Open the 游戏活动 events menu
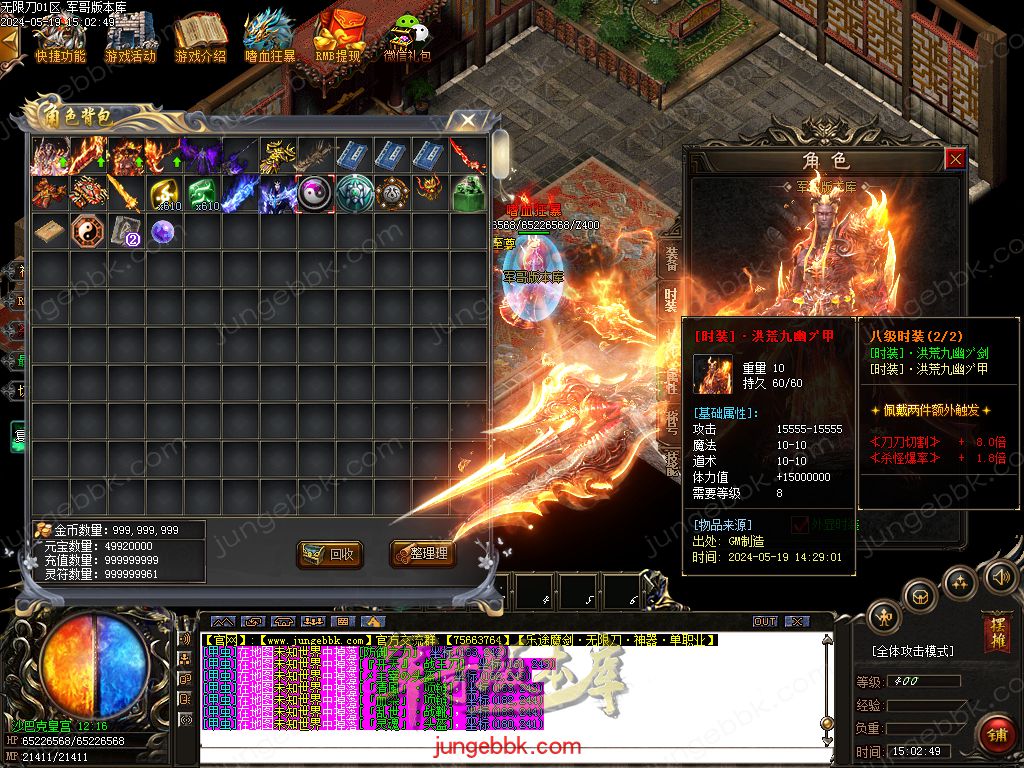 (130, 37)
